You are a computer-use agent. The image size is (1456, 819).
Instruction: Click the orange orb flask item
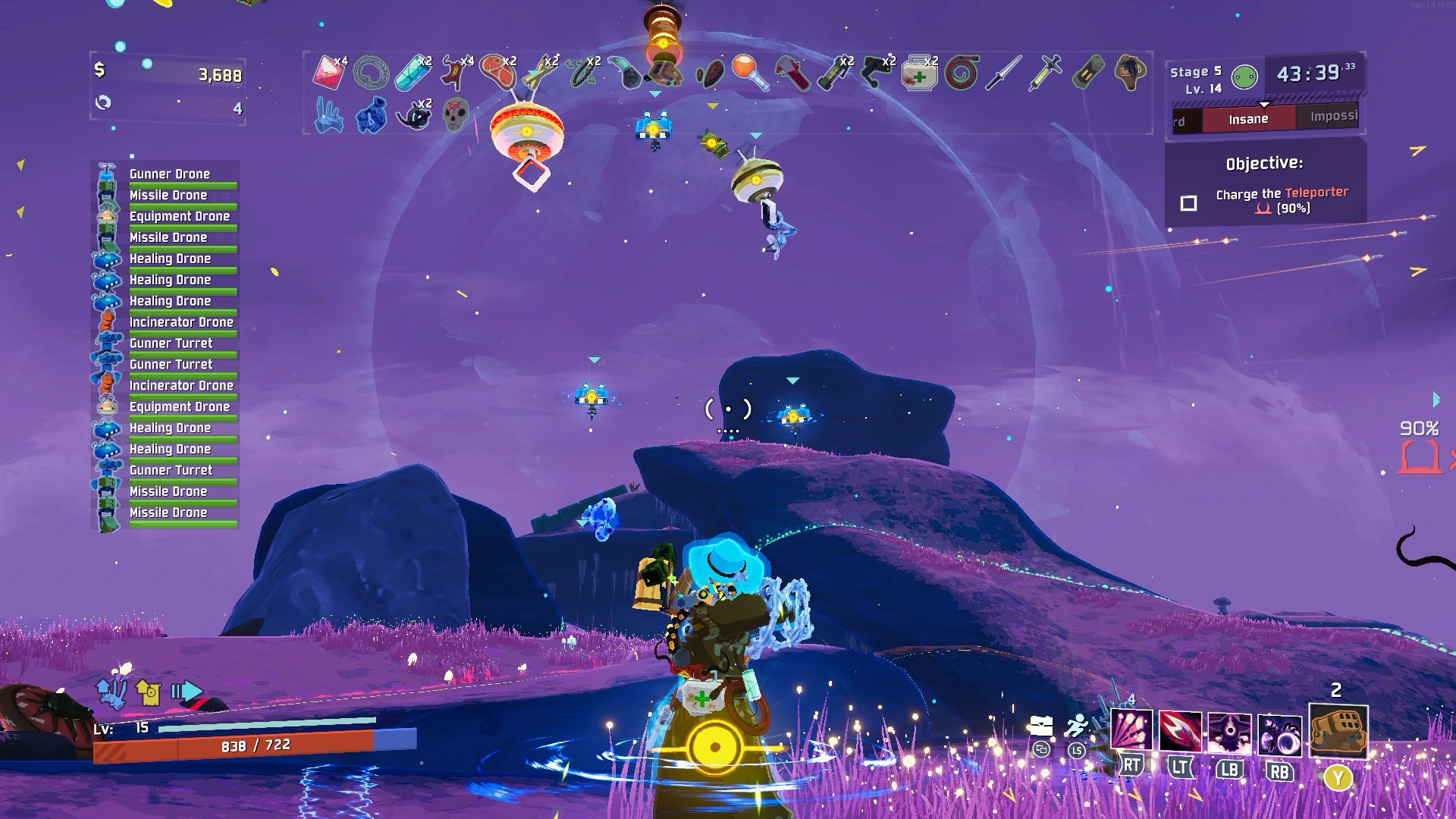[749, 73]
